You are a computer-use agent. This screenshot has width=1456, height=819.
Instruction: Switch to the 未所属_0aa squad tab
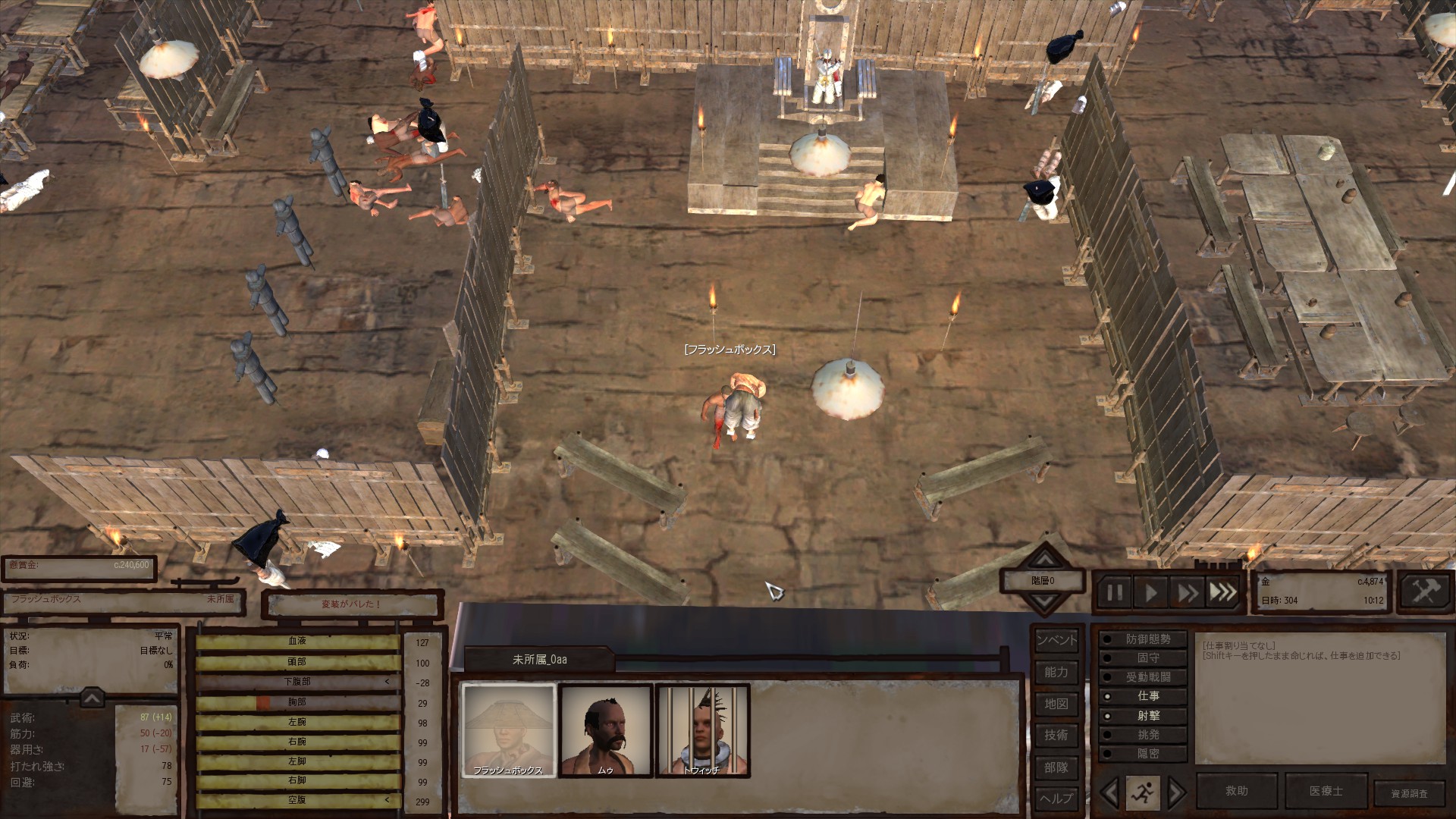539,660
